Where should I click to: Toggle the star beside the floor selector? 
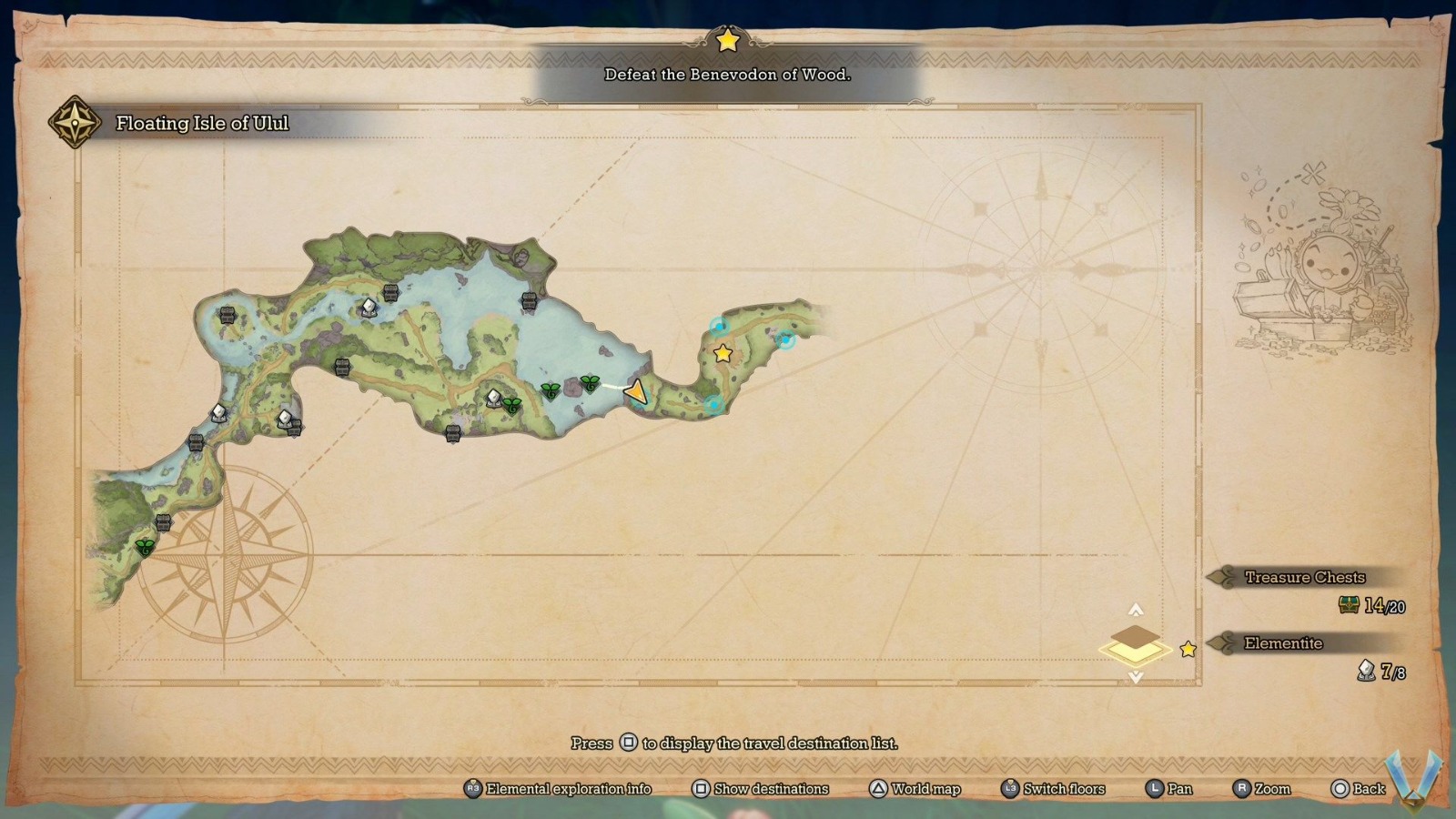(x=1188, y=651)
